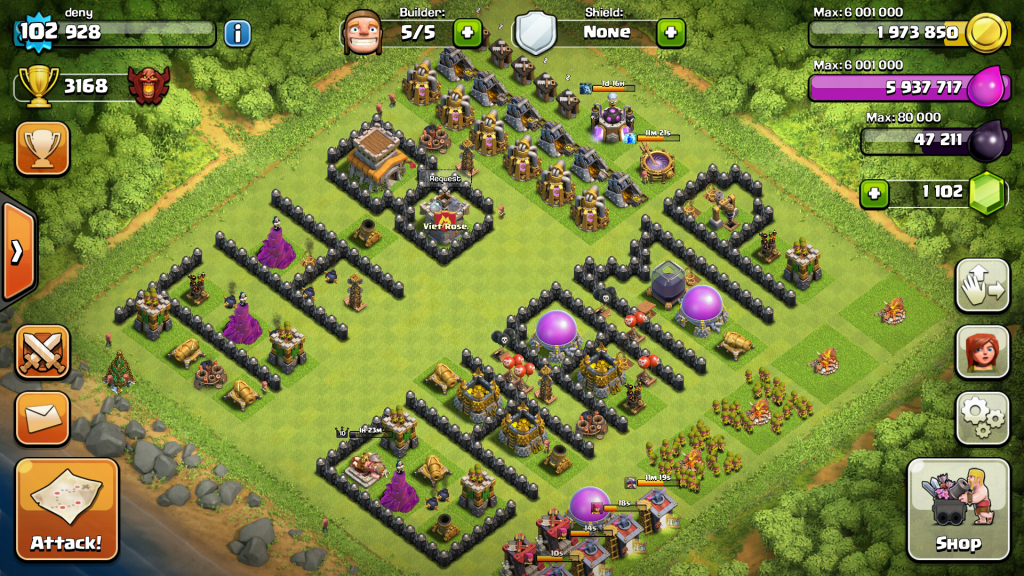The image size is (1024, 576).
Task: Show the blue info button
Action: pyautogui.click(x=237, y=33)
